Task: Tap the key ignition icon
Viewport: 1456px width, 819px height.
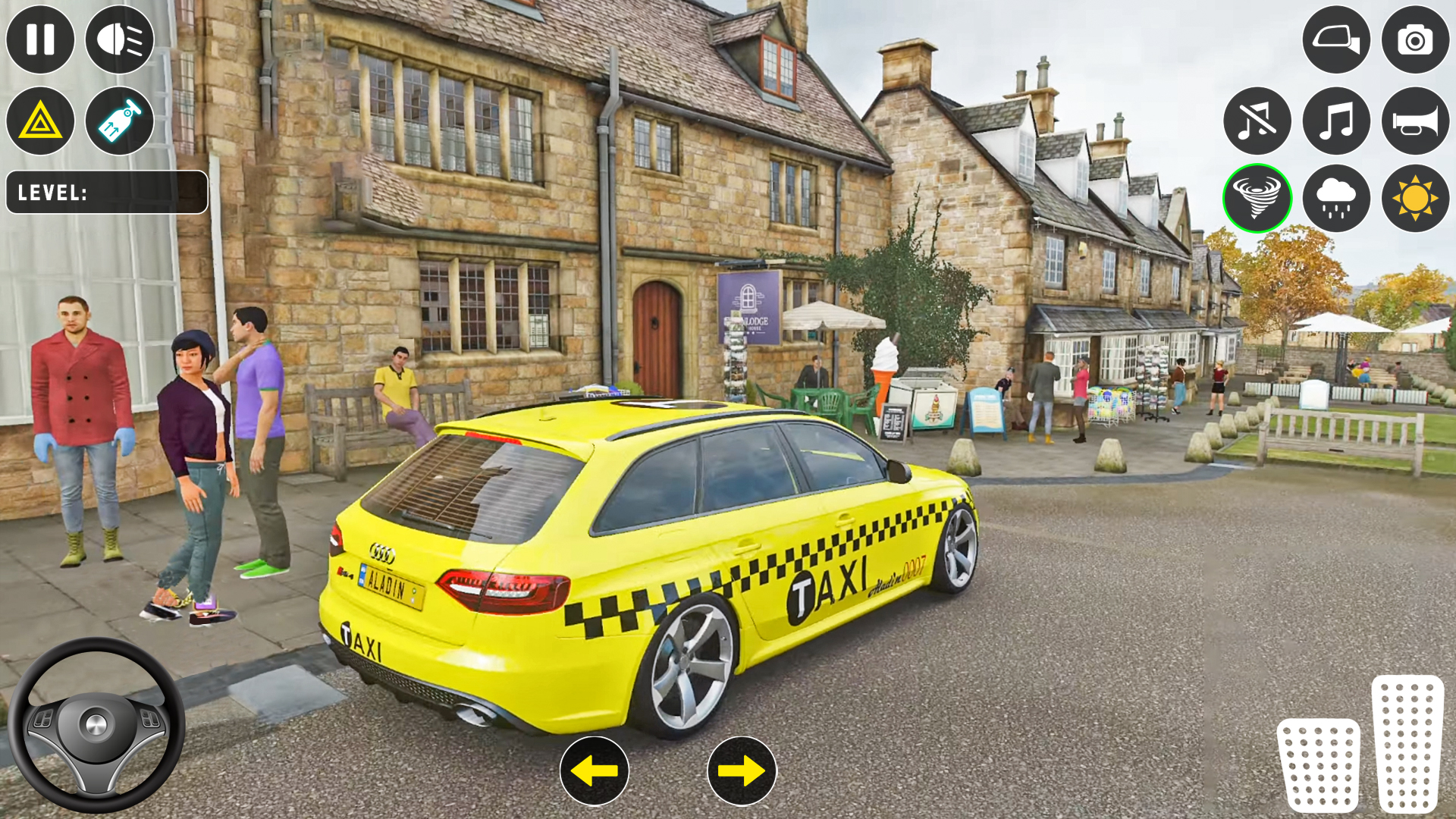Action: tap(119, 121)
